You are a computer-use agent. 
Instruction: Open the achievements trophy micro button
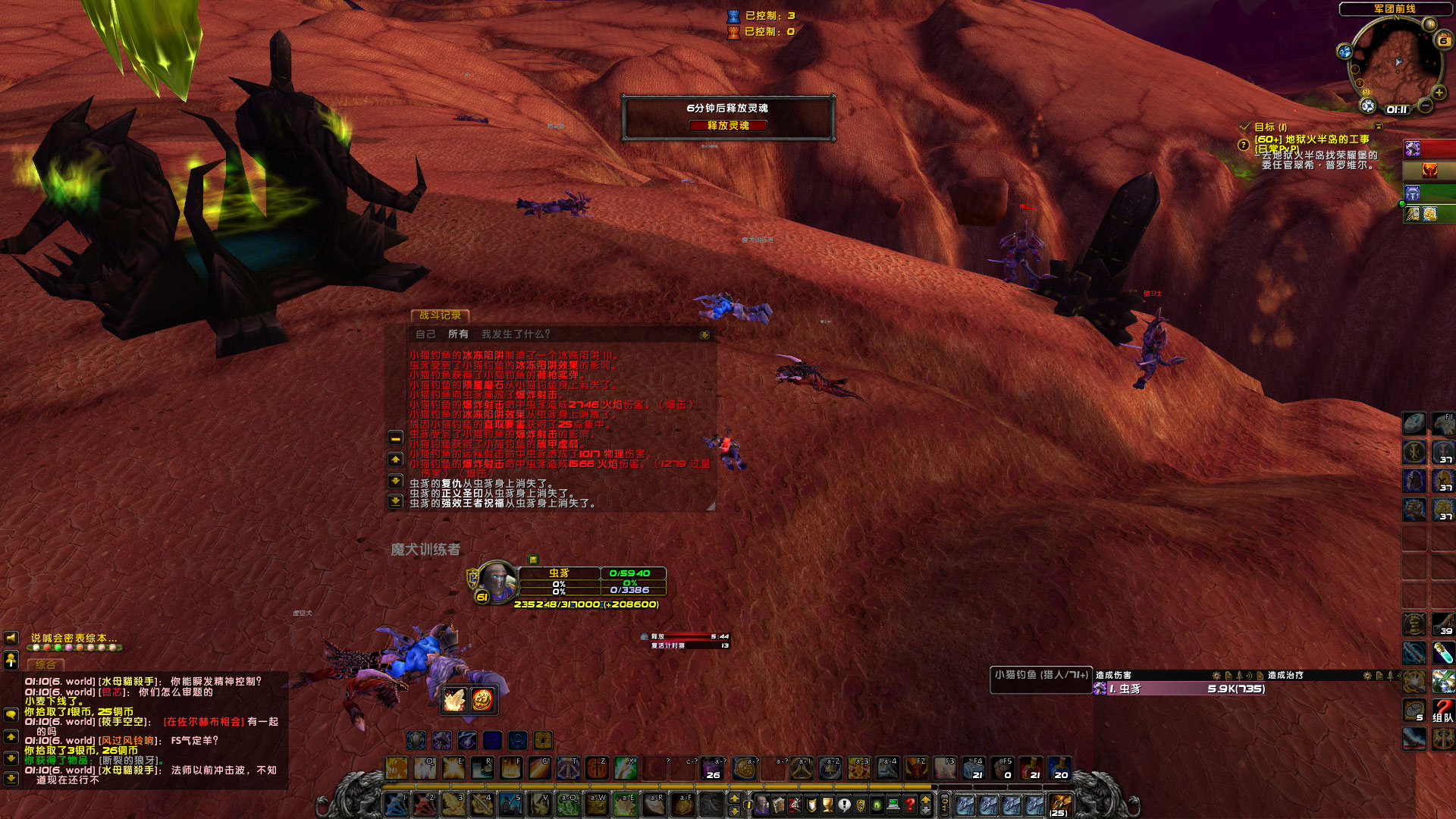click(x=826, y=803)
